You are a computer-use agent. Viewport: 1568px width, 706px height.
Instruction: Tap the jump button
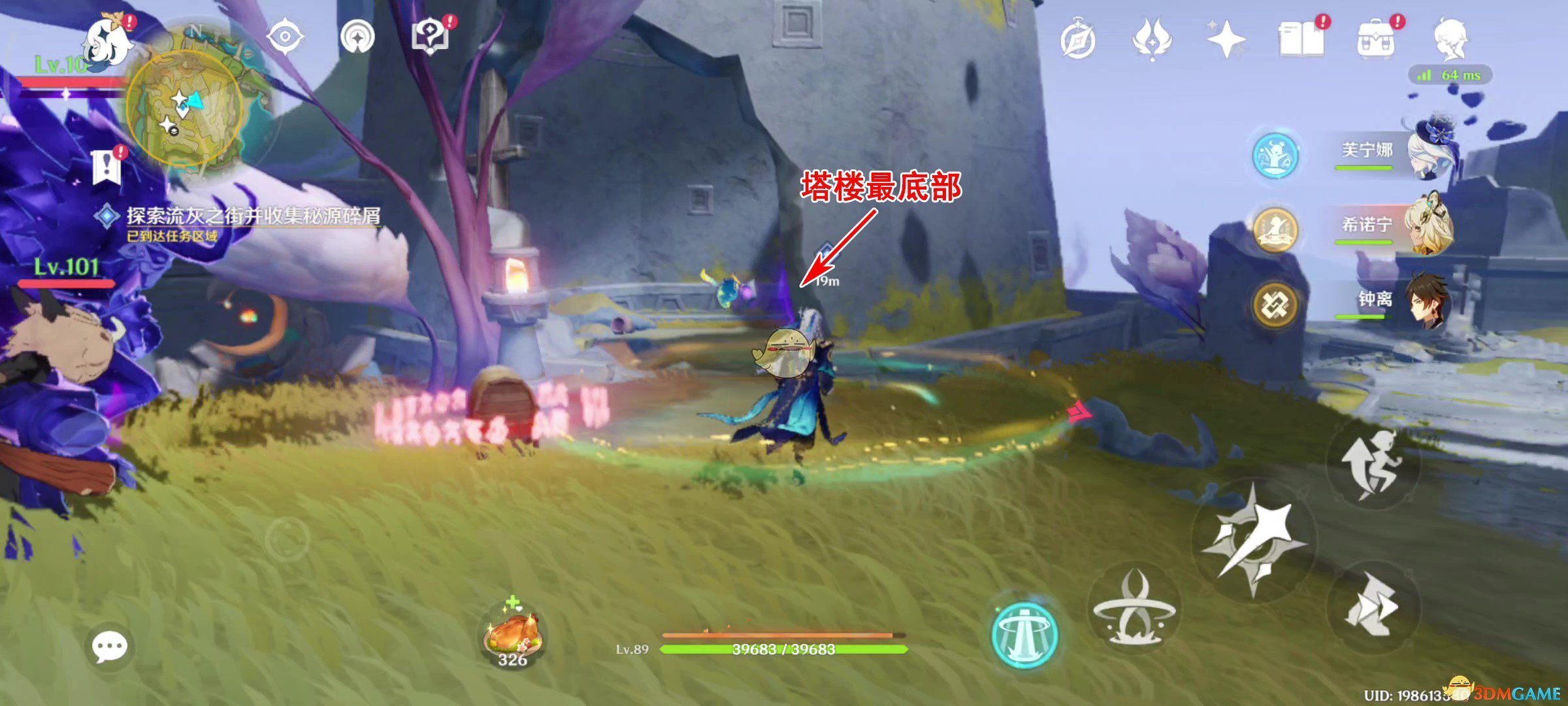pyautogui.click(x=1372, y=463)
